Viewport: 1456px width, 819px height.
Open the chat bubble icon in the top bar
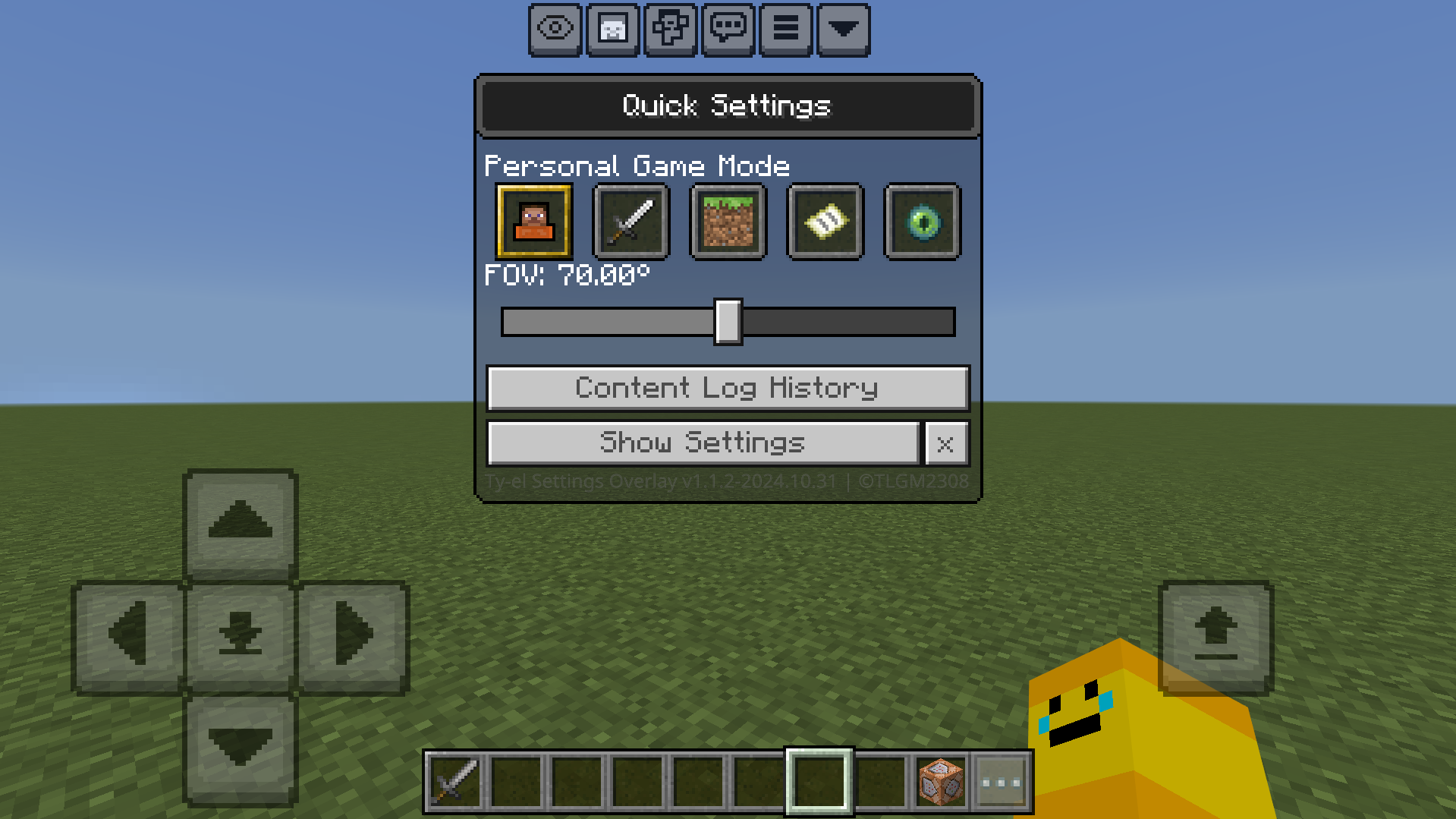pyautogui.click(x=727, y=30)
